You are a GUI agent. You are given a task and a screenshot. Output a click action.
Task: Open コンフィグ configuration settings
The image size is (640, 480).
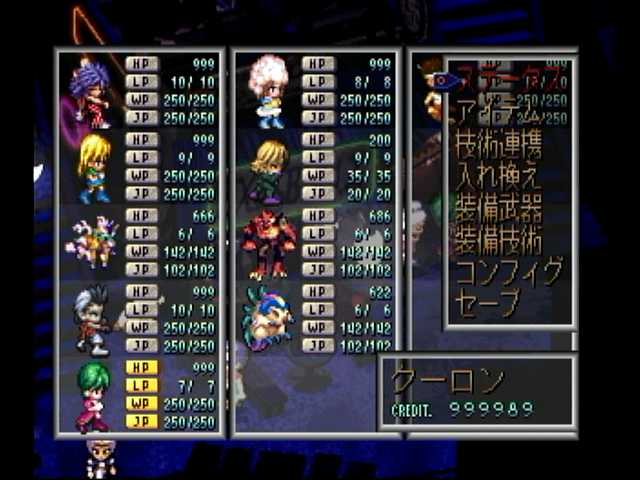click(x=507, y=272)
